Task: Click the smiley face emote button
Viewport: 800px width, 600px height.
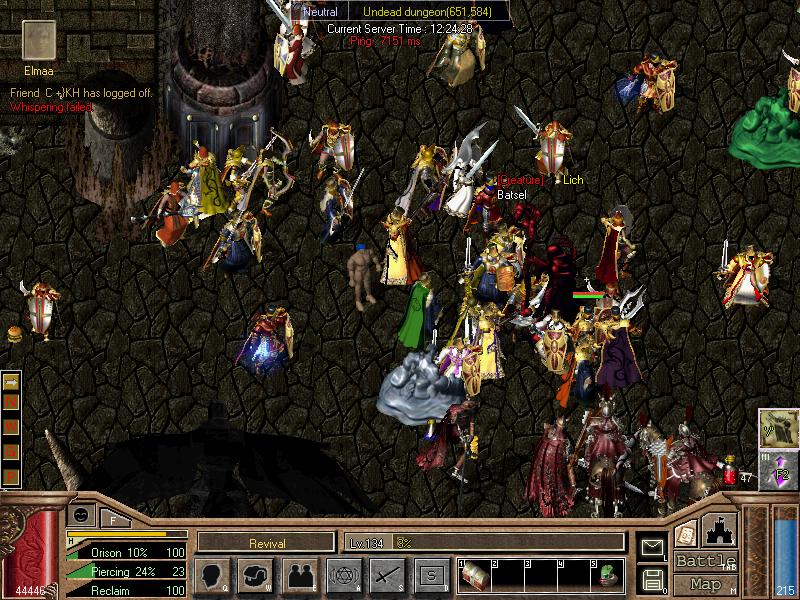Action: click(x=81, y=515)
